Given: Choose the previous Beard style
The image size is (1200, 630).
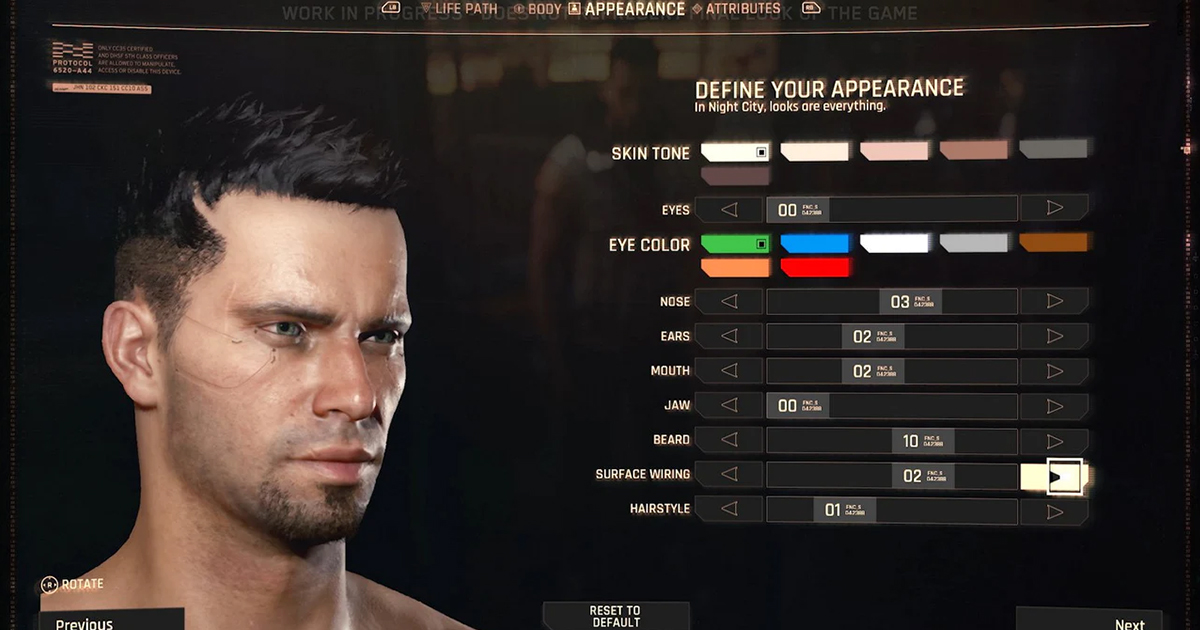Looking at the screenshot, I should click(x=729, y=440).
